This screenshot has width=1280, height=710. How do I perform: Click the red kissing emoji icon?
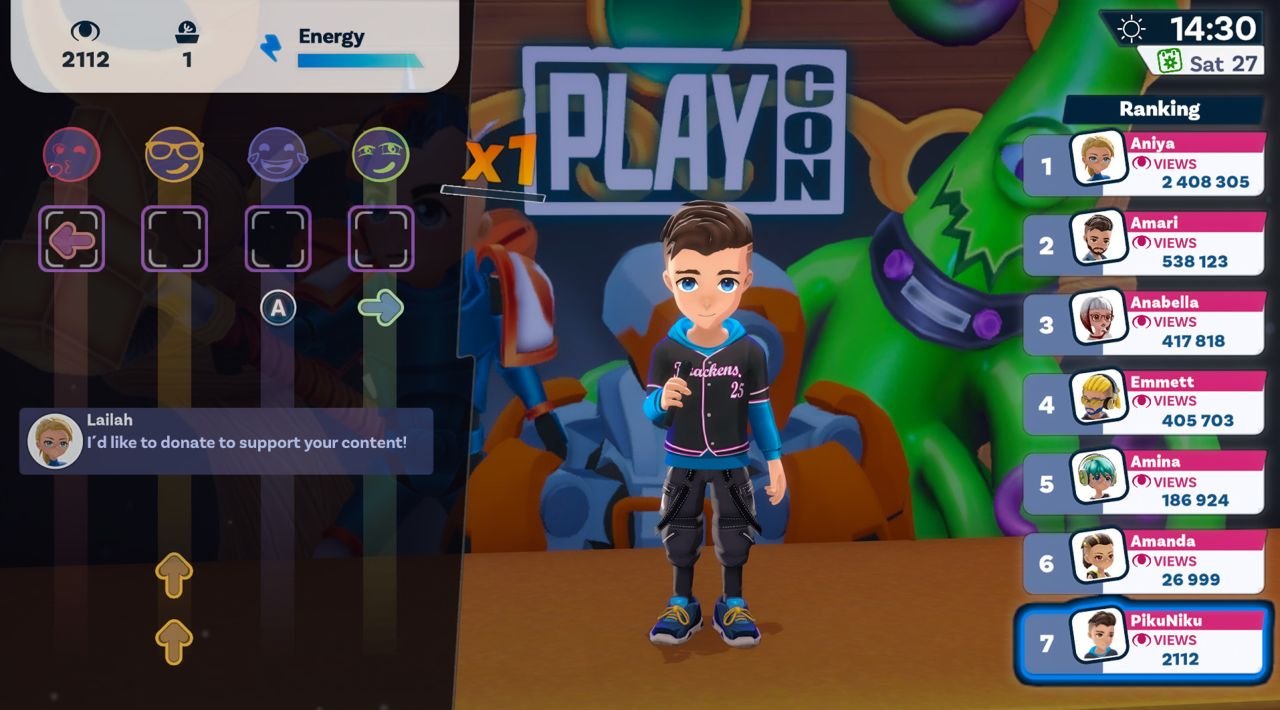click(x=71, y=155)
